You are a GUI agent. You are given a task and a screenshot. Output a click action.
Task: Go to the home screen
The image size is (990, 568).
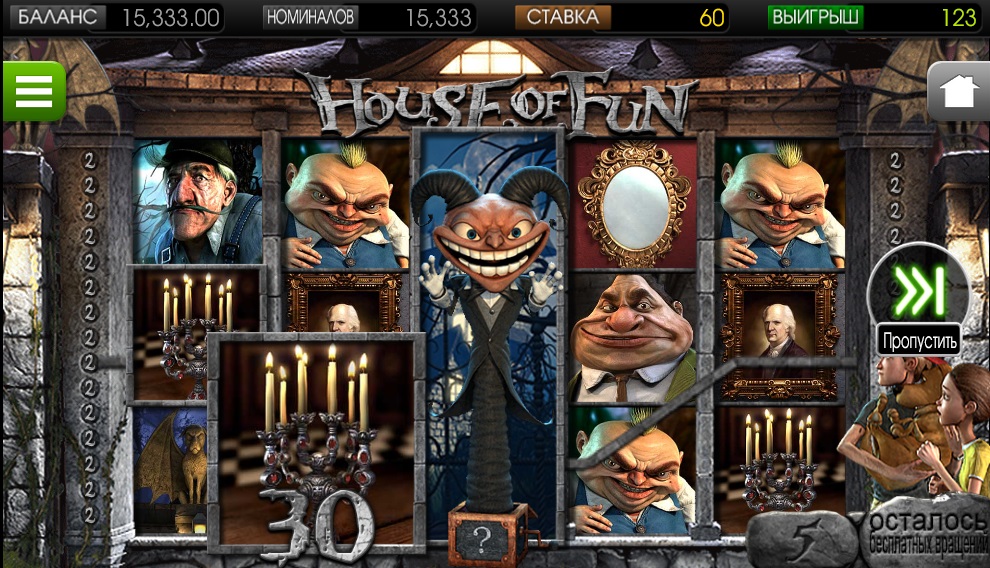click(x=958, y=92)
